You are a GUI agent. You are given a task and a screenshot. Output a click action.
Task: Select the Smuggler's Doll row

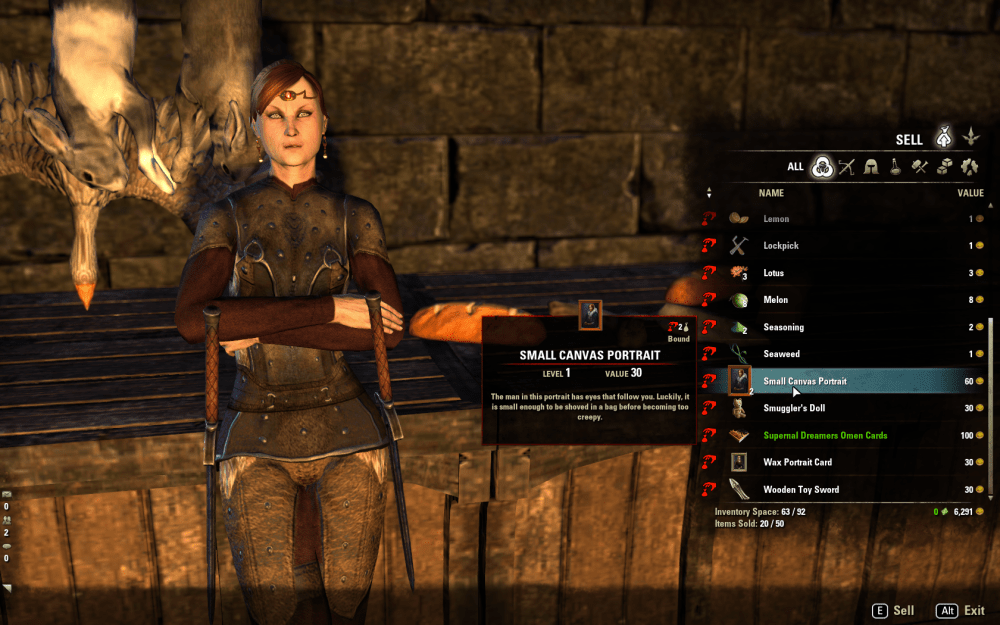[850, 408]
